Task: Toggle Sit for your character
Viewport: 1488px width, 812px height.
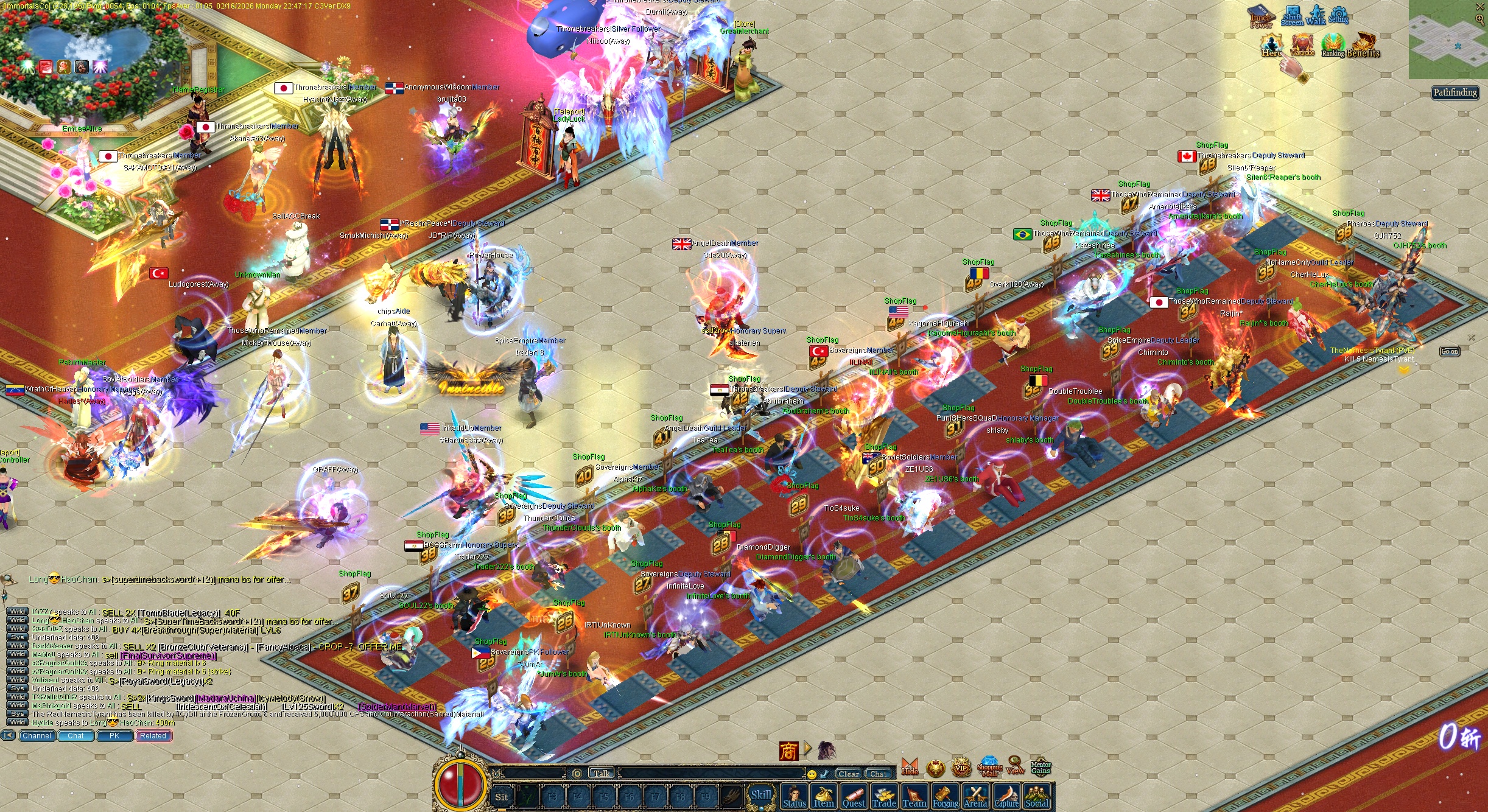Action: (502, 797)
